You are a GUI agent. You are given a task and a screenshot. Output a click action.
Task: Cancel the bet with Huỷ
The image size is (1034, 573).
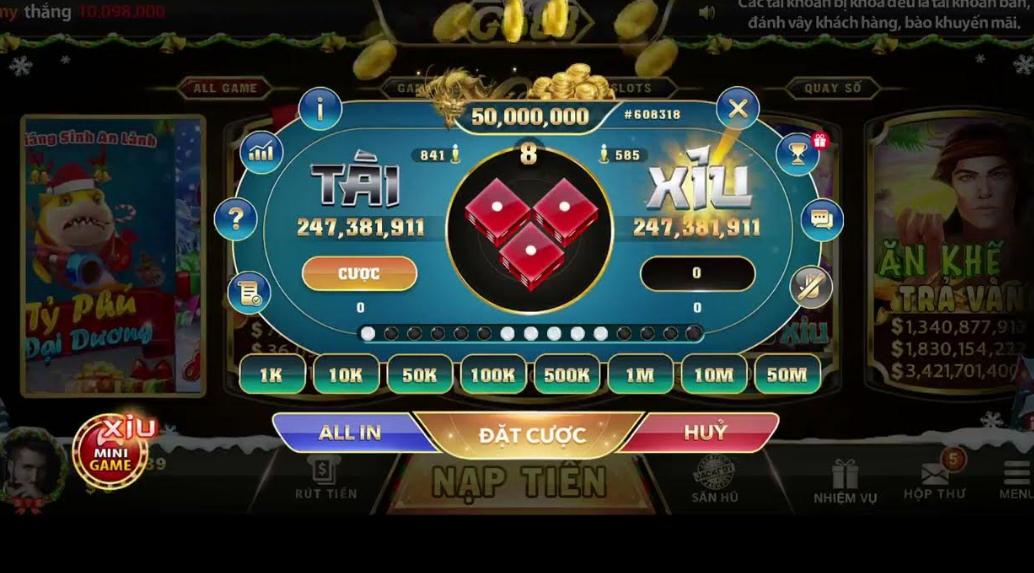point(706,433)
